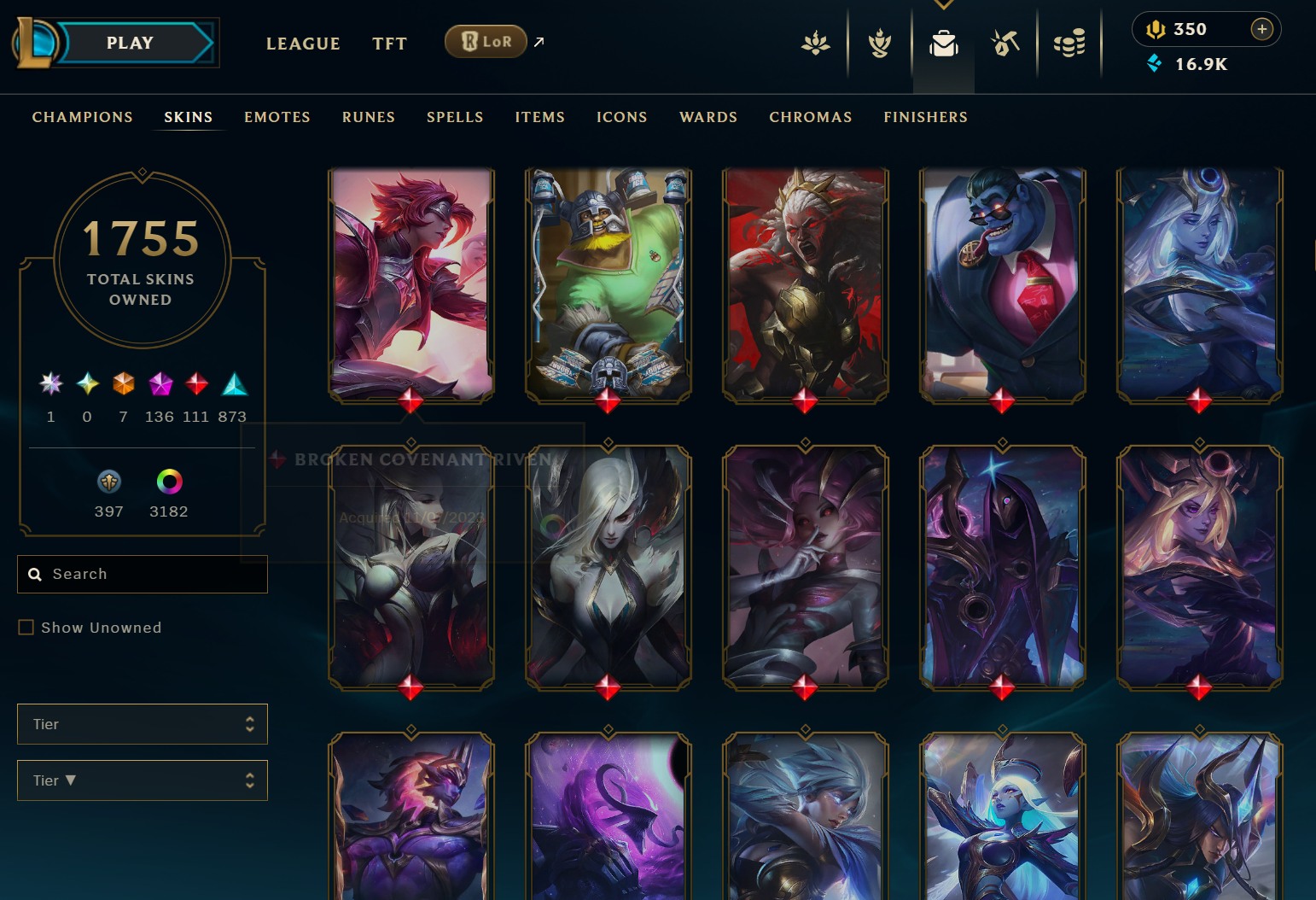Switch to the TFT section
This screenshot has width=1316, height=900.
pos(389,44)
